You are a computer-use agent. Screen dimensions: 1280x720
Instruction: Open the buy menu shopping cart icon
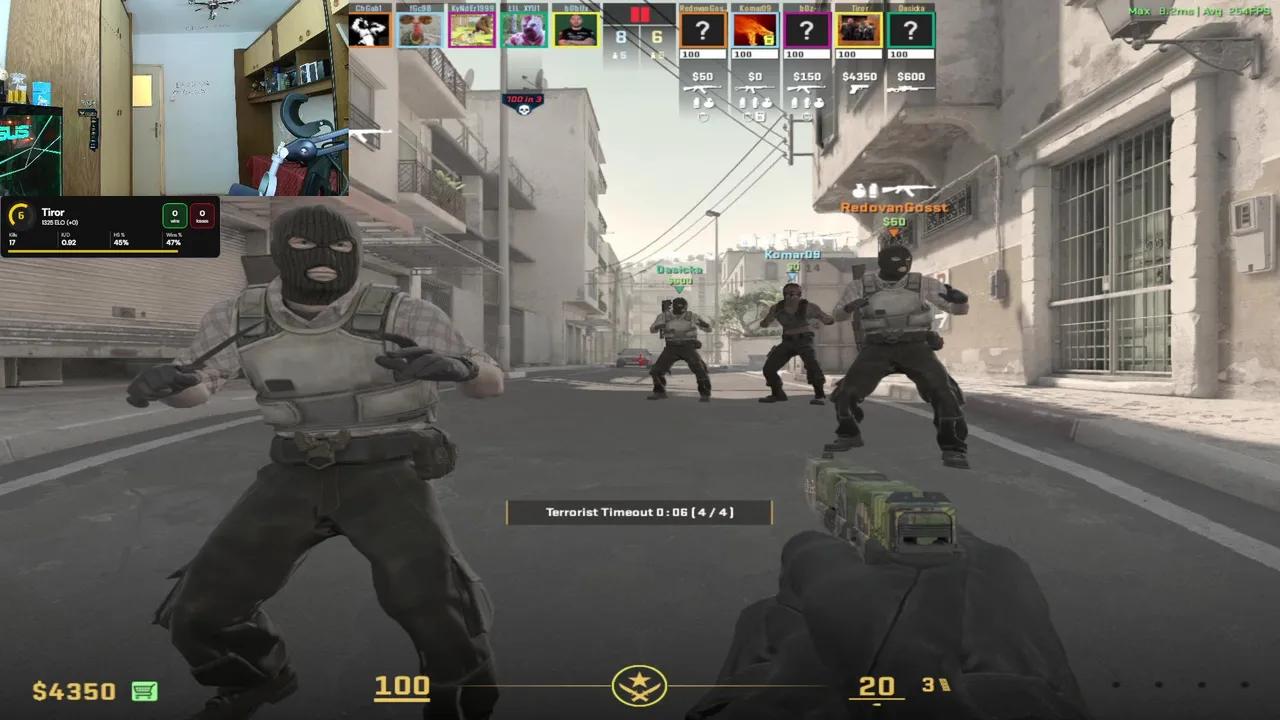pos(143,691)
